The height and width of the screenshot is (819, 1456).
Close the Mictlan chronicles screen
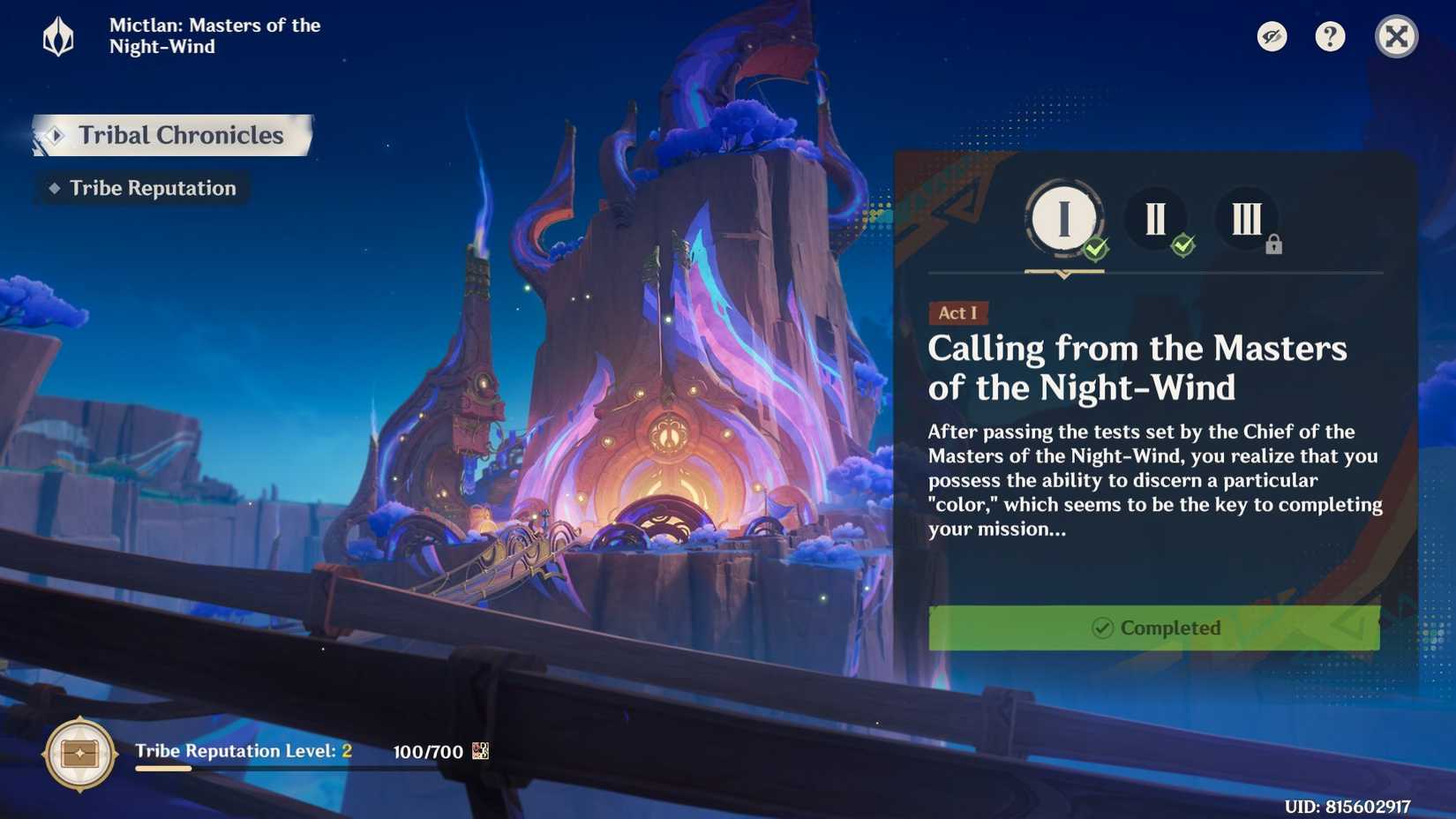(1396, 36)
